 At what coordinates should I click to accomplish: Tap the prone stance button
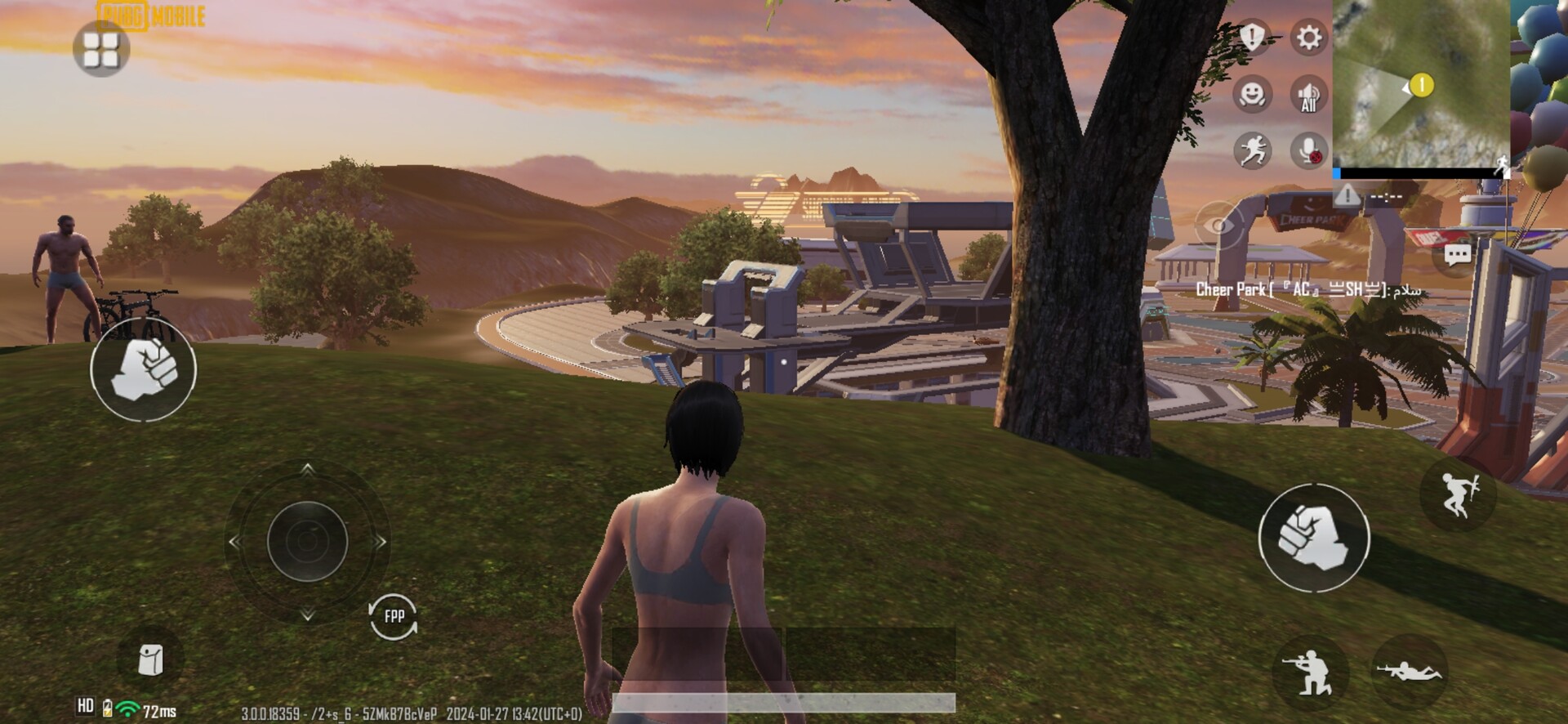point(1409,672)
